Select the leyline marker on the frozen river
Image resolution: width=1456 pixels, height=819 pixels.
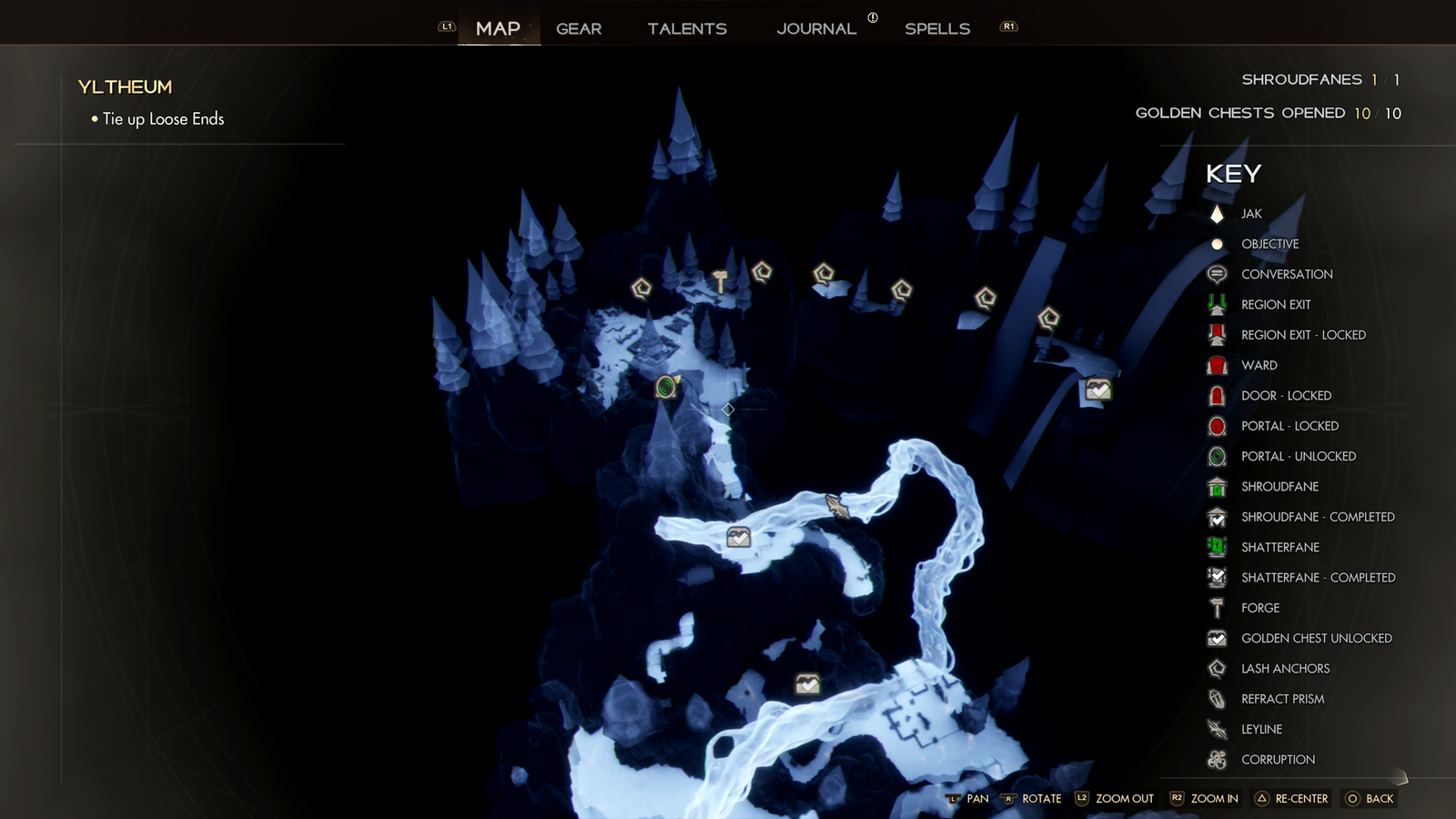coord(836,504)
